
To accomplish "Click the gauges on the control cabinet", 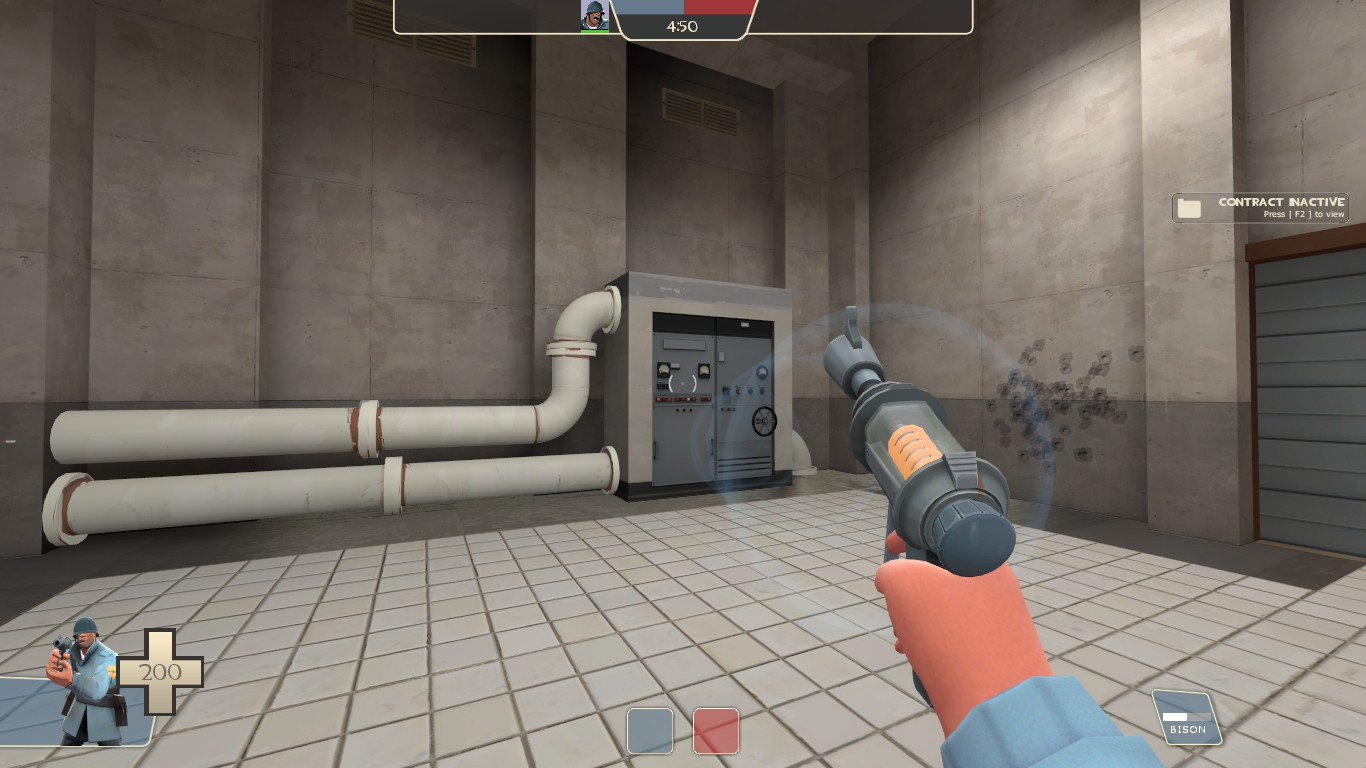I will 665,370.
